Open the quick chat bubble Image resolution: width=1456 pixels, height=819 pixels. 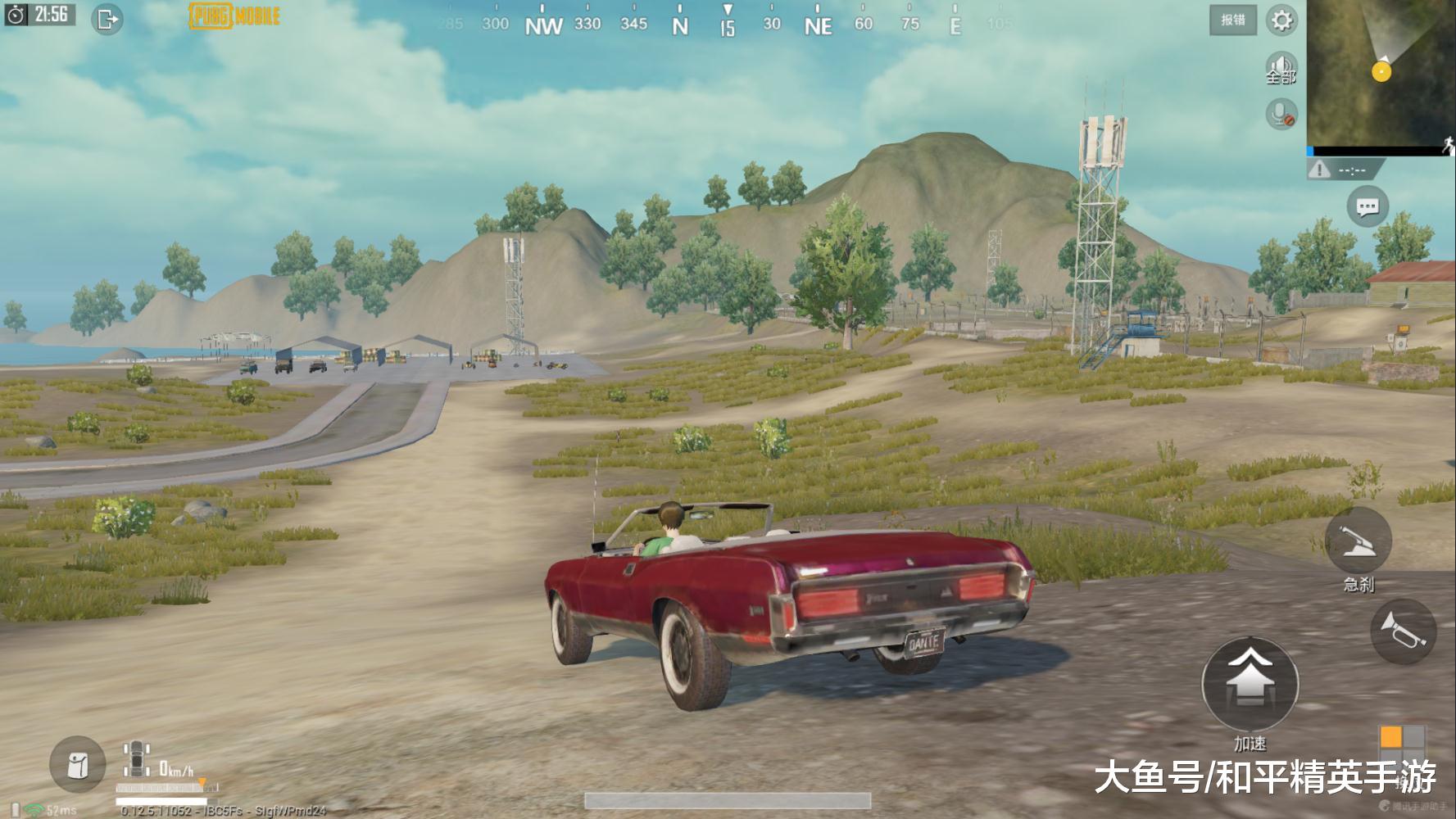coord(1368,207)
